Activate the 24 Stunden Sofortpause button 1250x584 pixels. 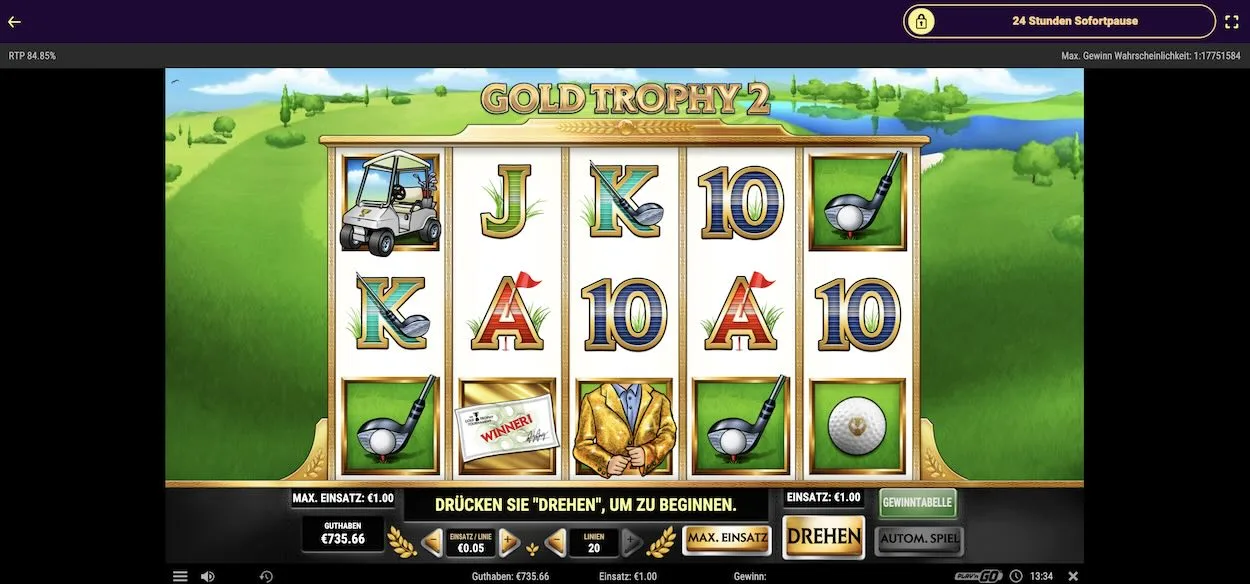tap(1059, 21)
